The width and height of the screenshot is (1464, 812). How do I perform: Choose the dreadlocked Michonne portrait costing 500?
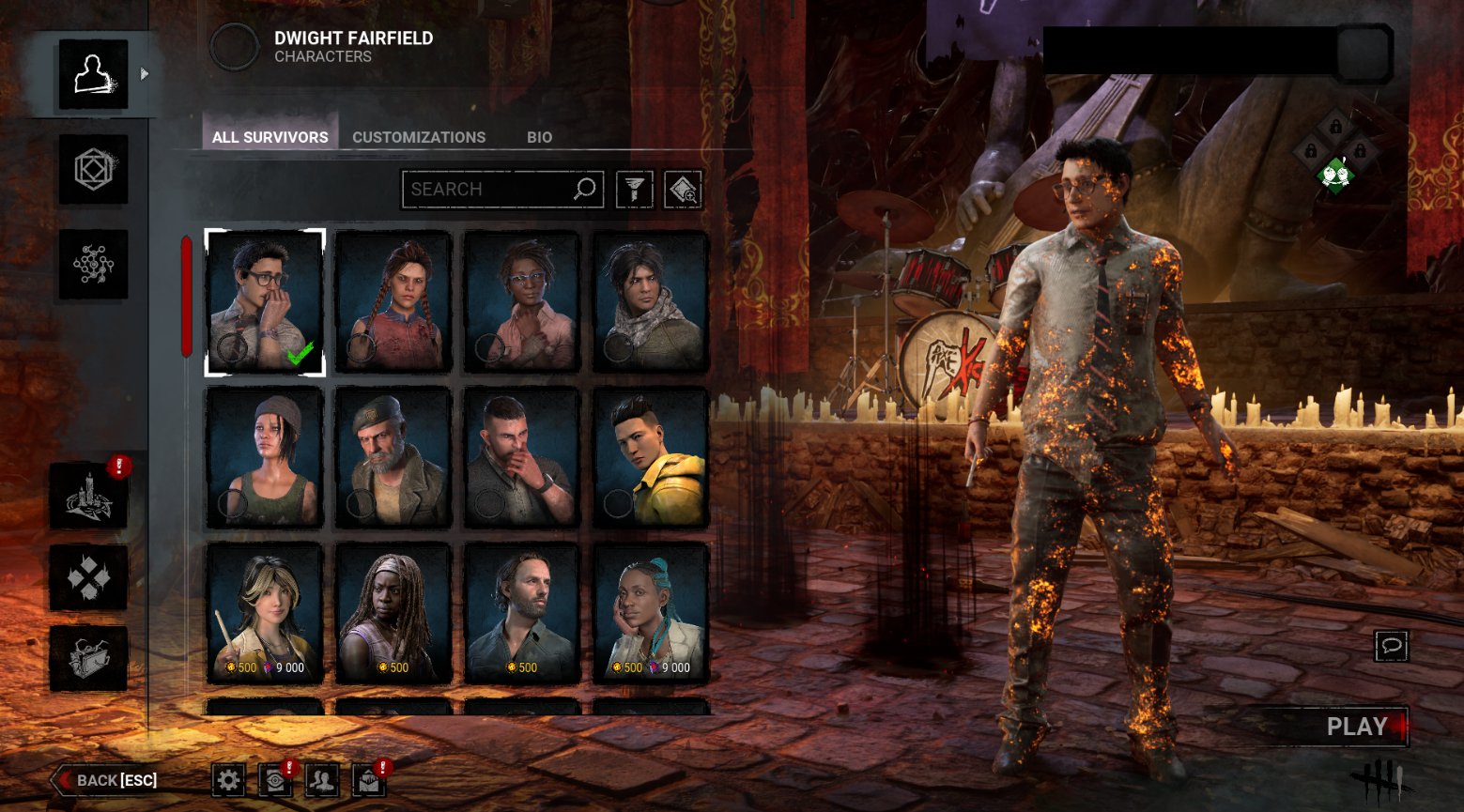tap(393, 611)
